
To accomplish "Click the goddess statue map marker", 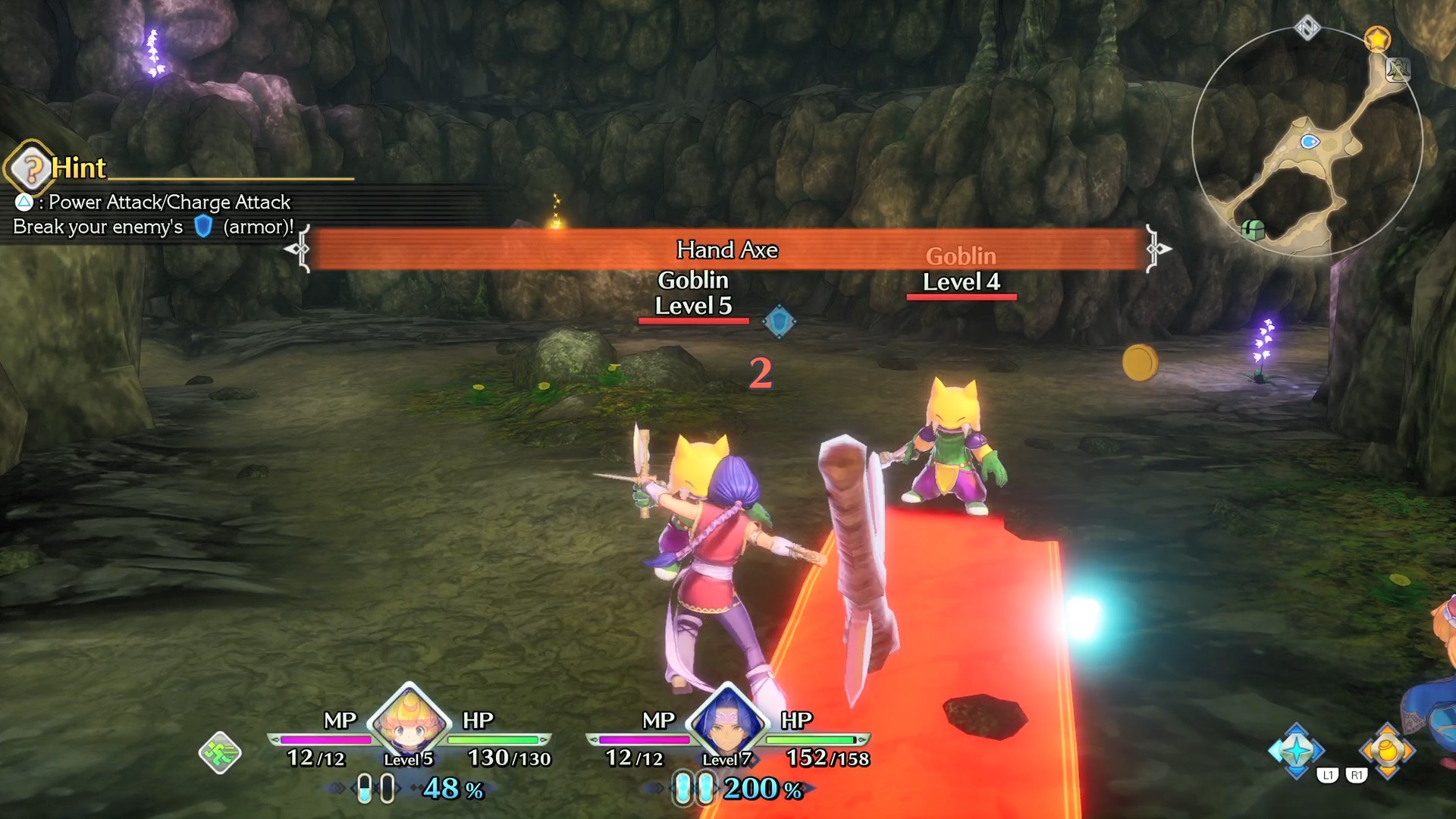I will [x=1398, y=70].
